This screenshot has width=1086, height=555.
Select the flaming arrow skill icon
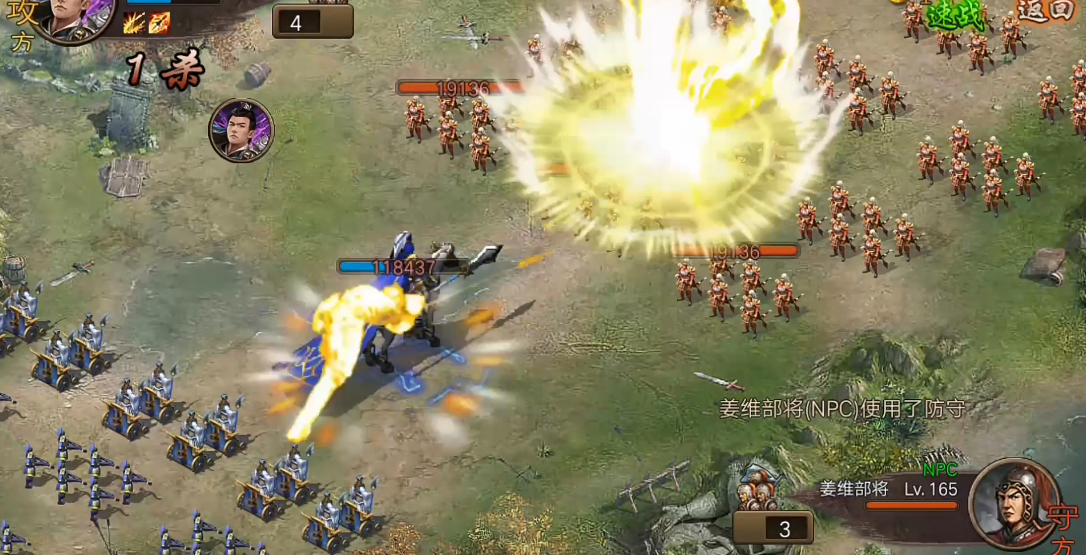point(159,23)
